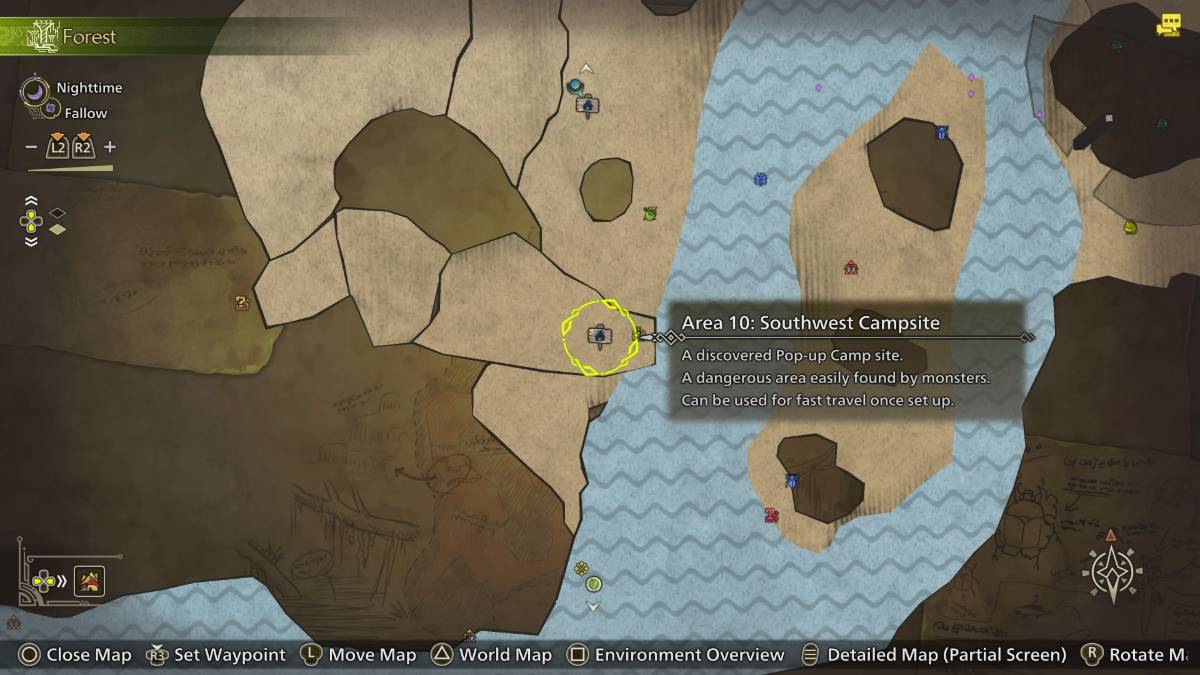Open the camp shortcut icon in the corner
The image size is (1200, 675).
click(x=90, y=580)
